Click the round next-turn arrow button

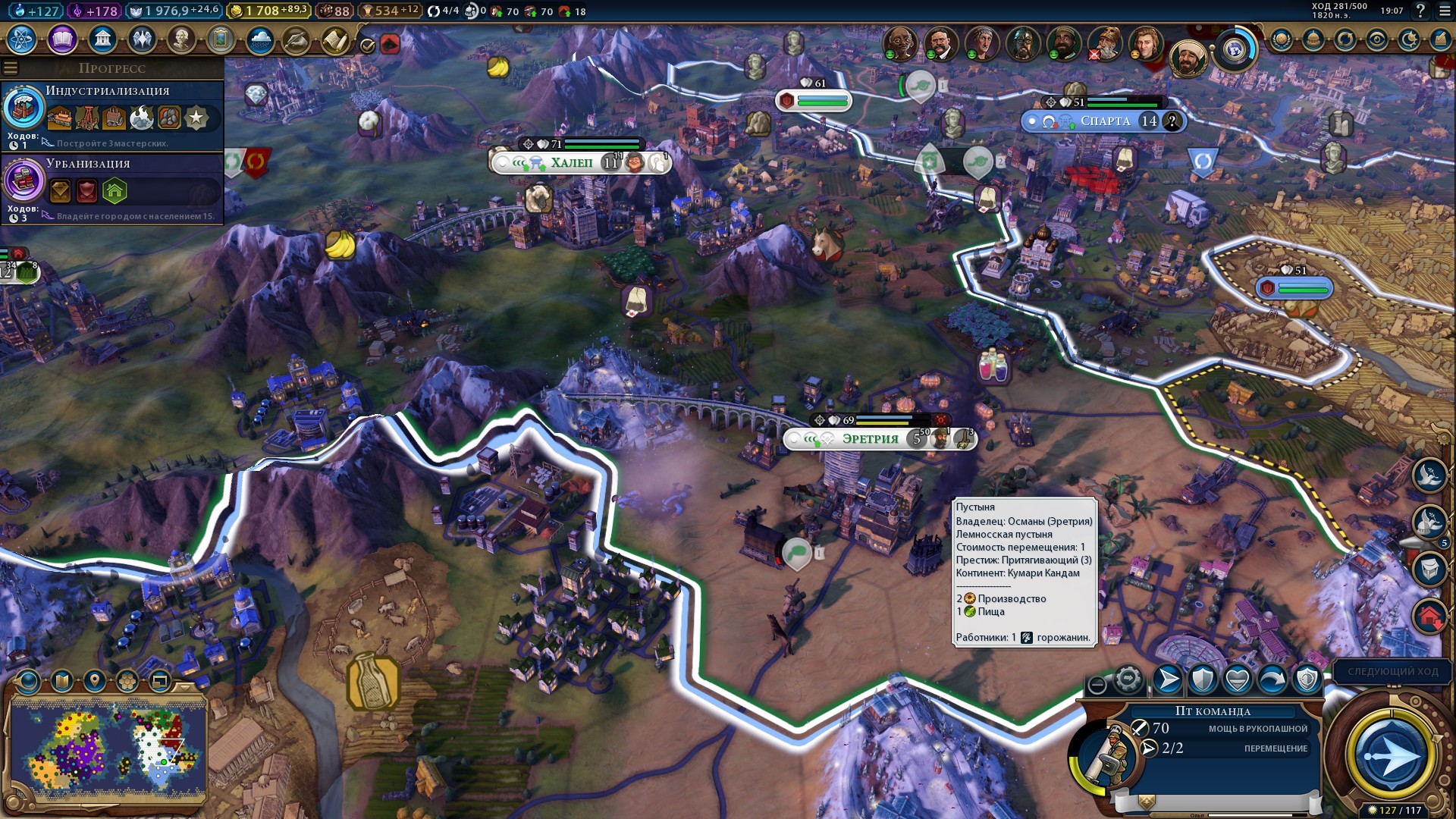(x=1390, y=756)
